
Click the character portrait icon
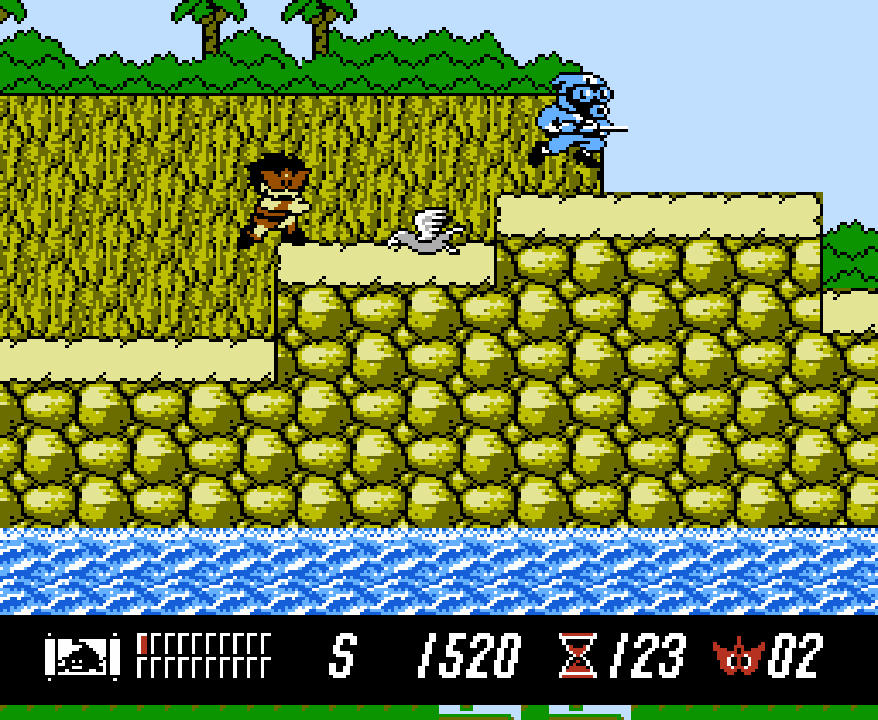[x=82, y=656]
